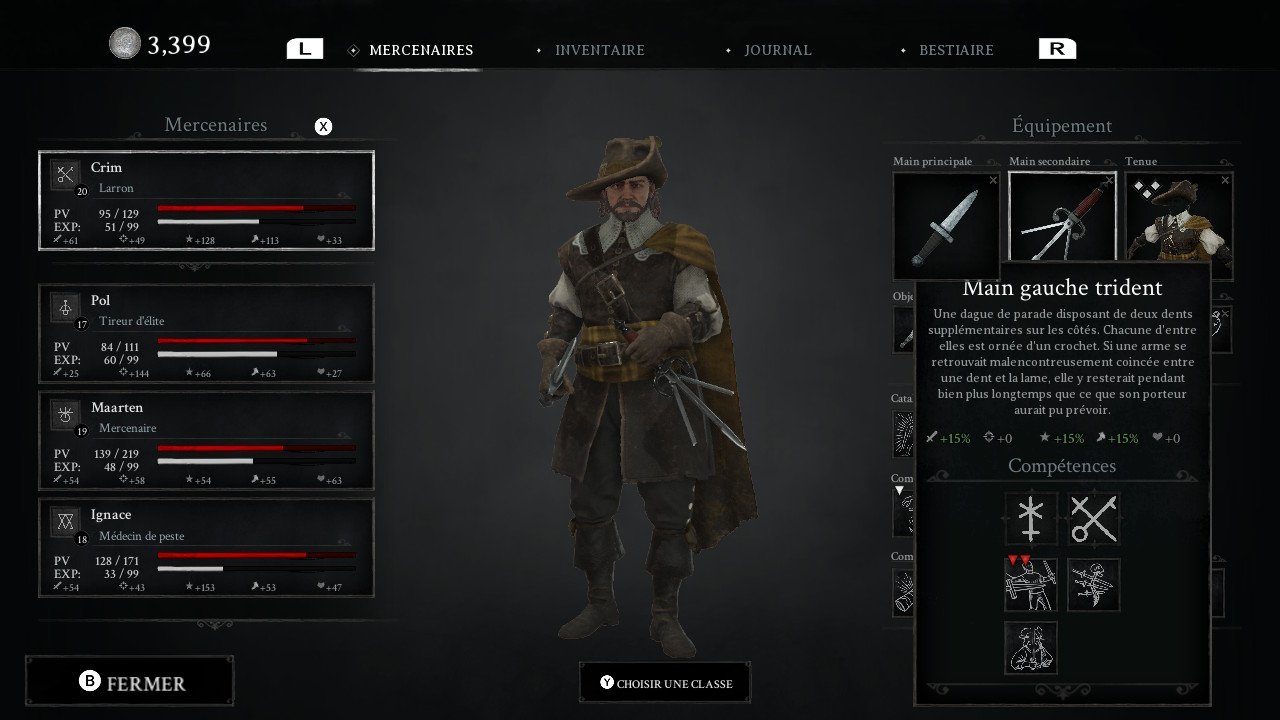Select the crossed scissors skill icon
Image resolution: width=1280 pixels, height=720 pixels.
1094,519
